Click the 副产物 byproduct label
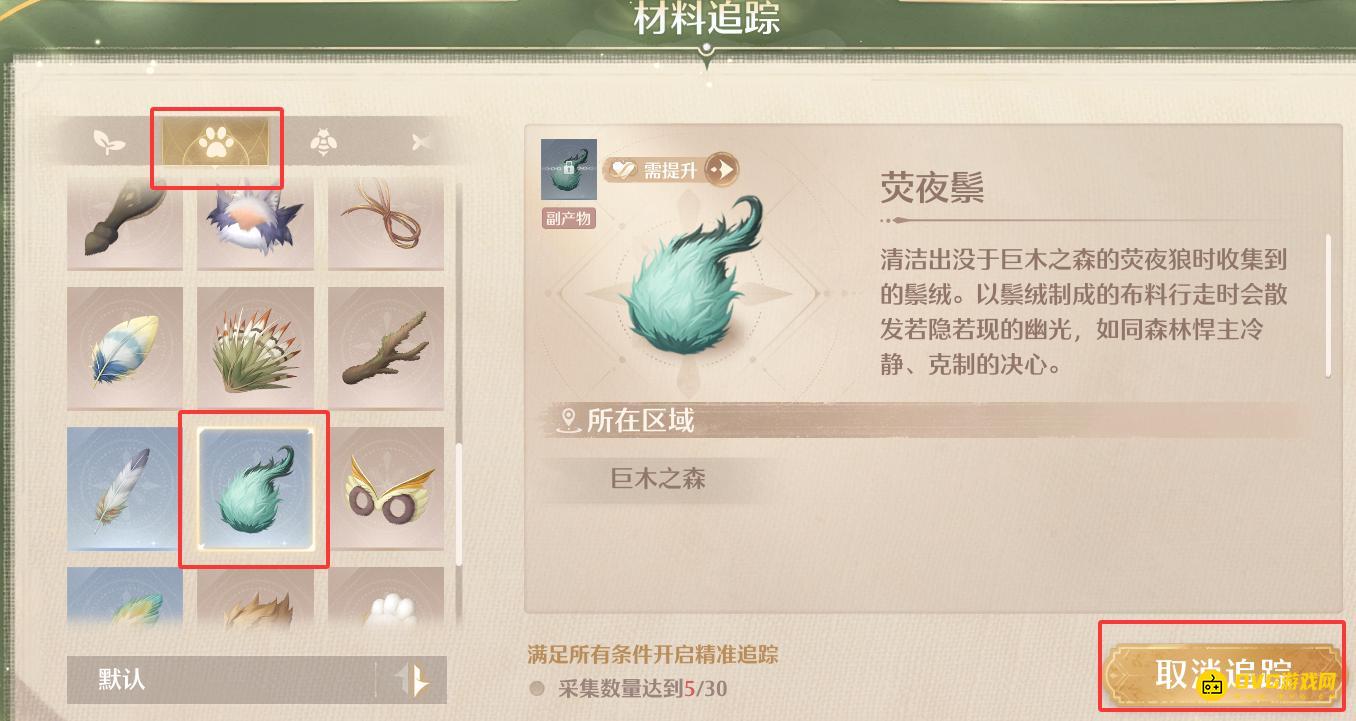The width and height of the screenshot is (1356, 721). [568, 218]
